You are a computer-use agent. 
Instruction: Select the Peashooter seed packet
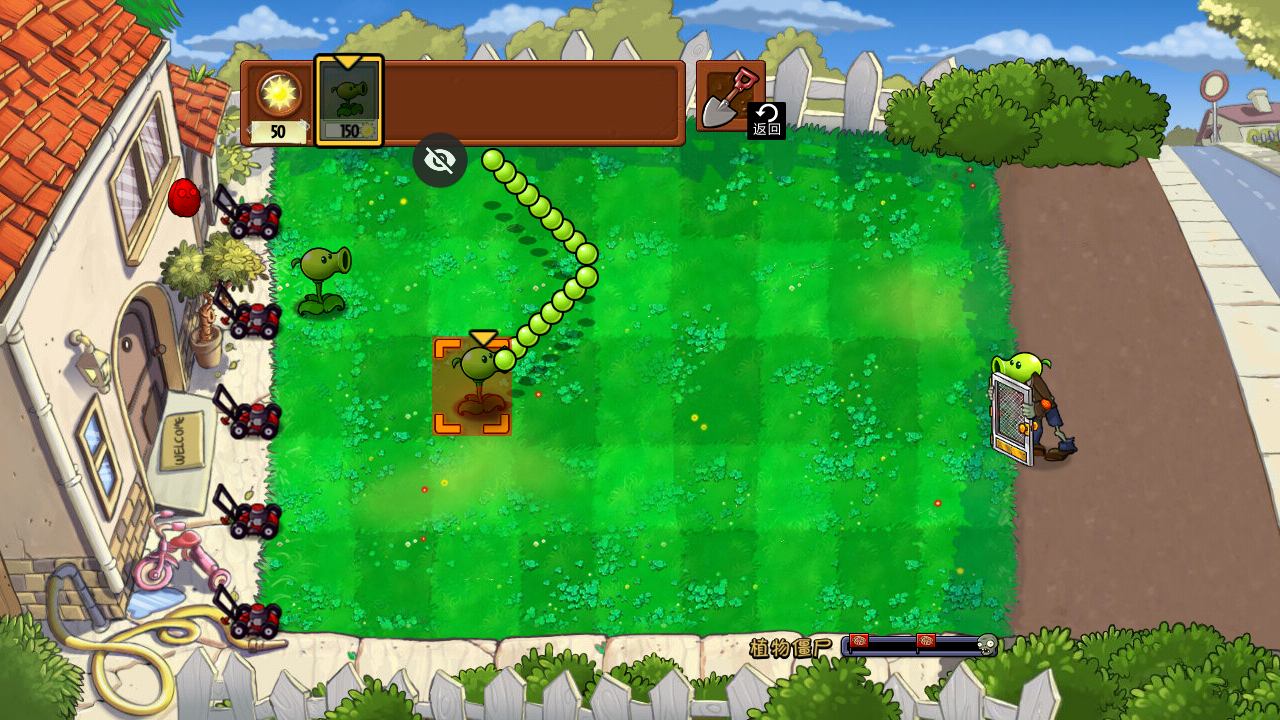click(349, 98)
